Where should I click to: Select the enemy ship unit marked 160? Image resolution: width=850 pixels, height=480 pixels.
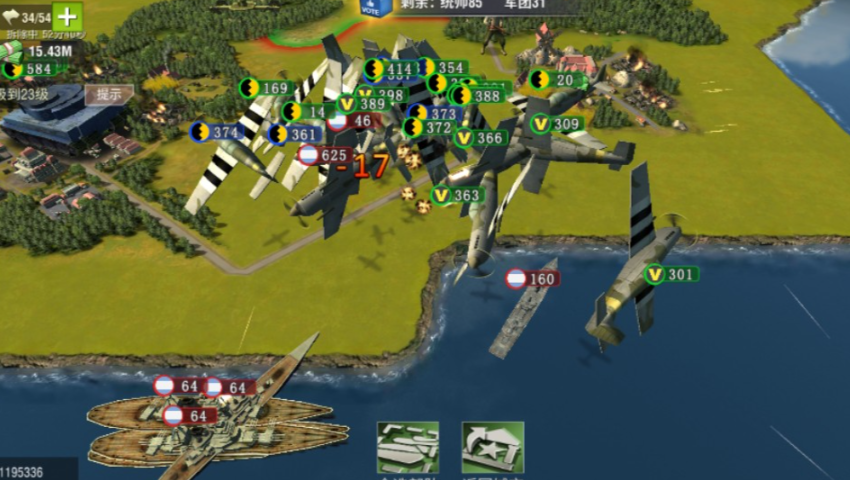click(531, 279)
